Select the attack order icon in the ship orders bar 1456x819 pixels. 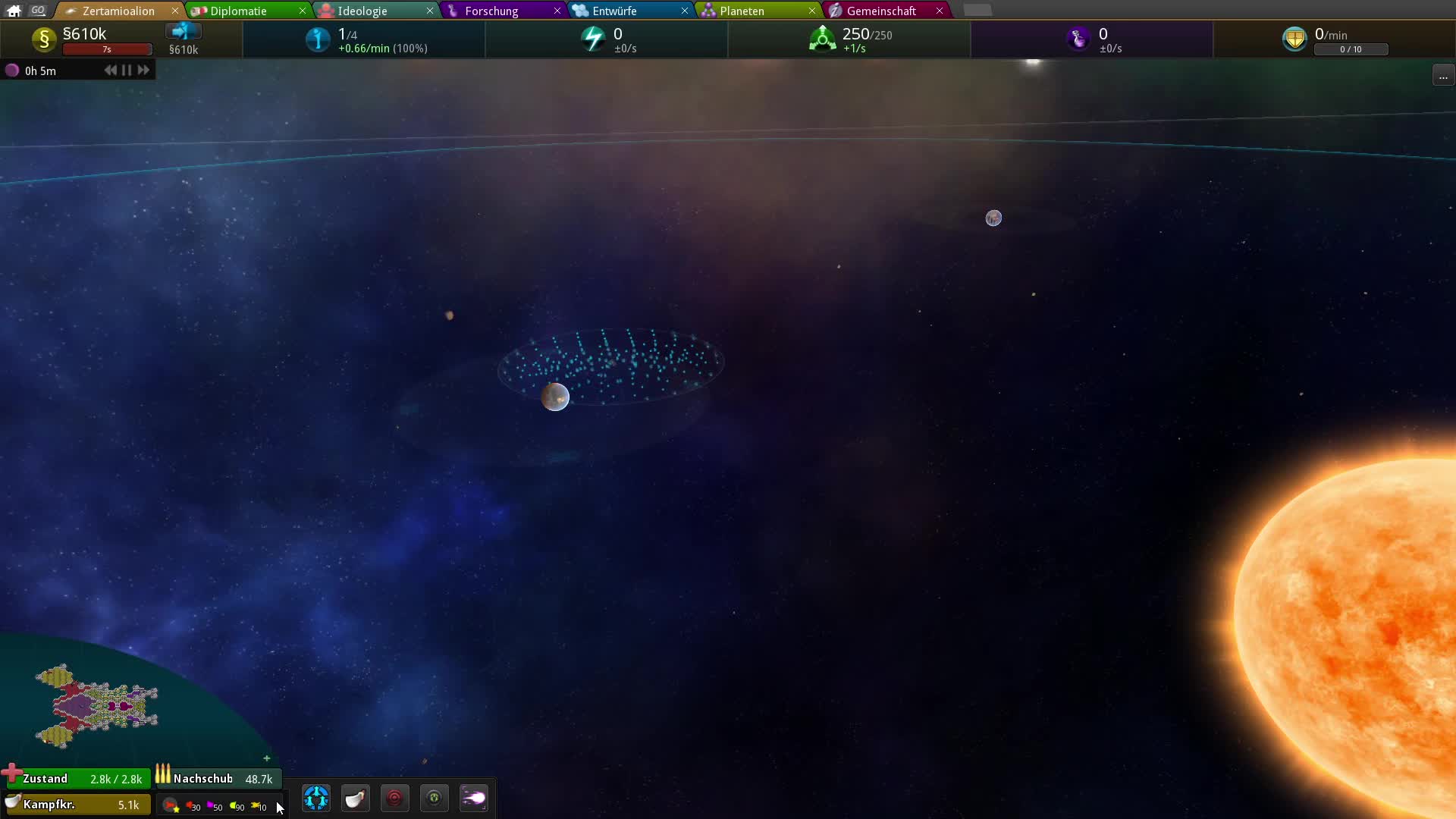[x=395, y=798]
